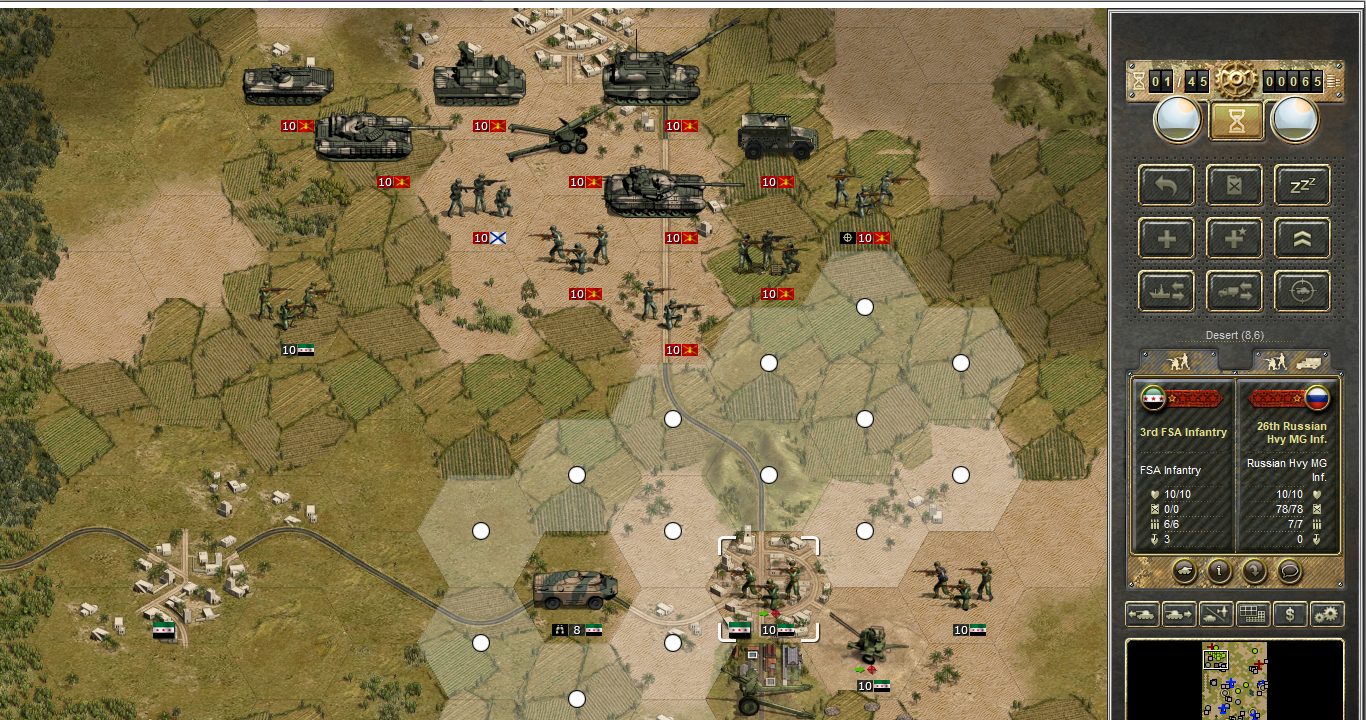Put the unit to sleep with the Zzz button
The width and height of the screenshot is (1366, 720).
click(x=1302, y=185)
